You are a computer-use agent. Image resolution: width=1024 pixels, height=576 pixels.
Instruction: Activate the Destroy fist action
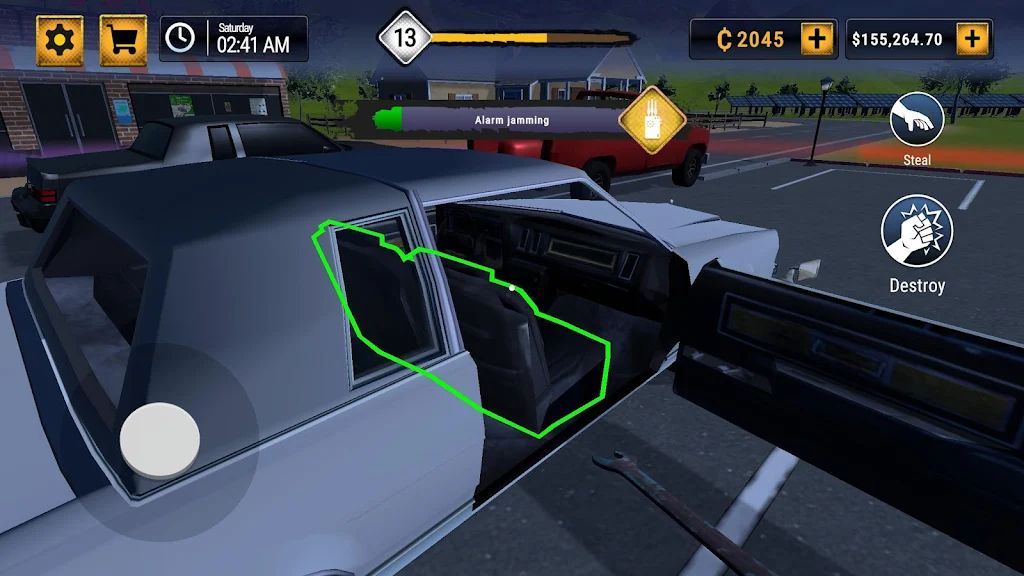click(917, 230)
